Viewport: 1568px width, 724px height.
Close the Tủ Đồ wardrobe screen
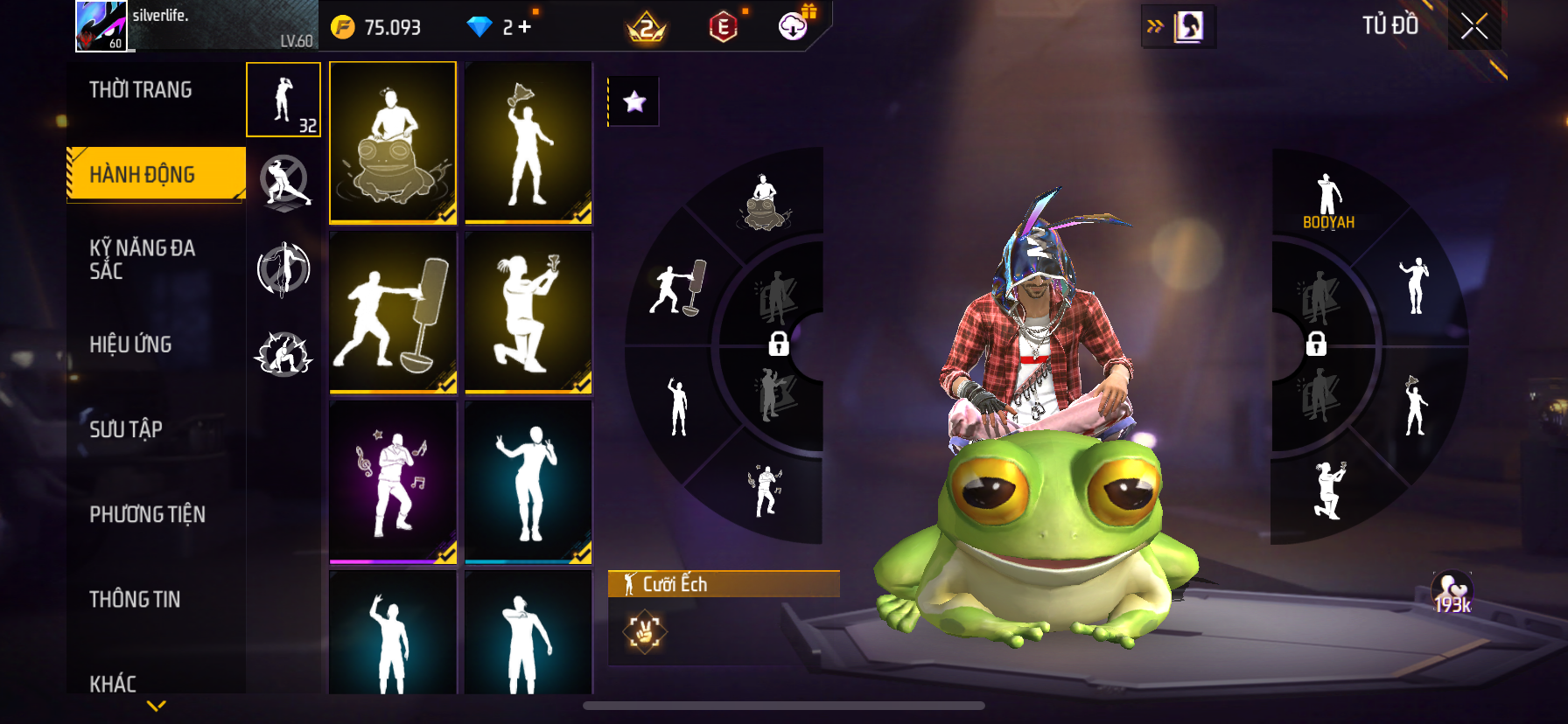click(1474, 26)
